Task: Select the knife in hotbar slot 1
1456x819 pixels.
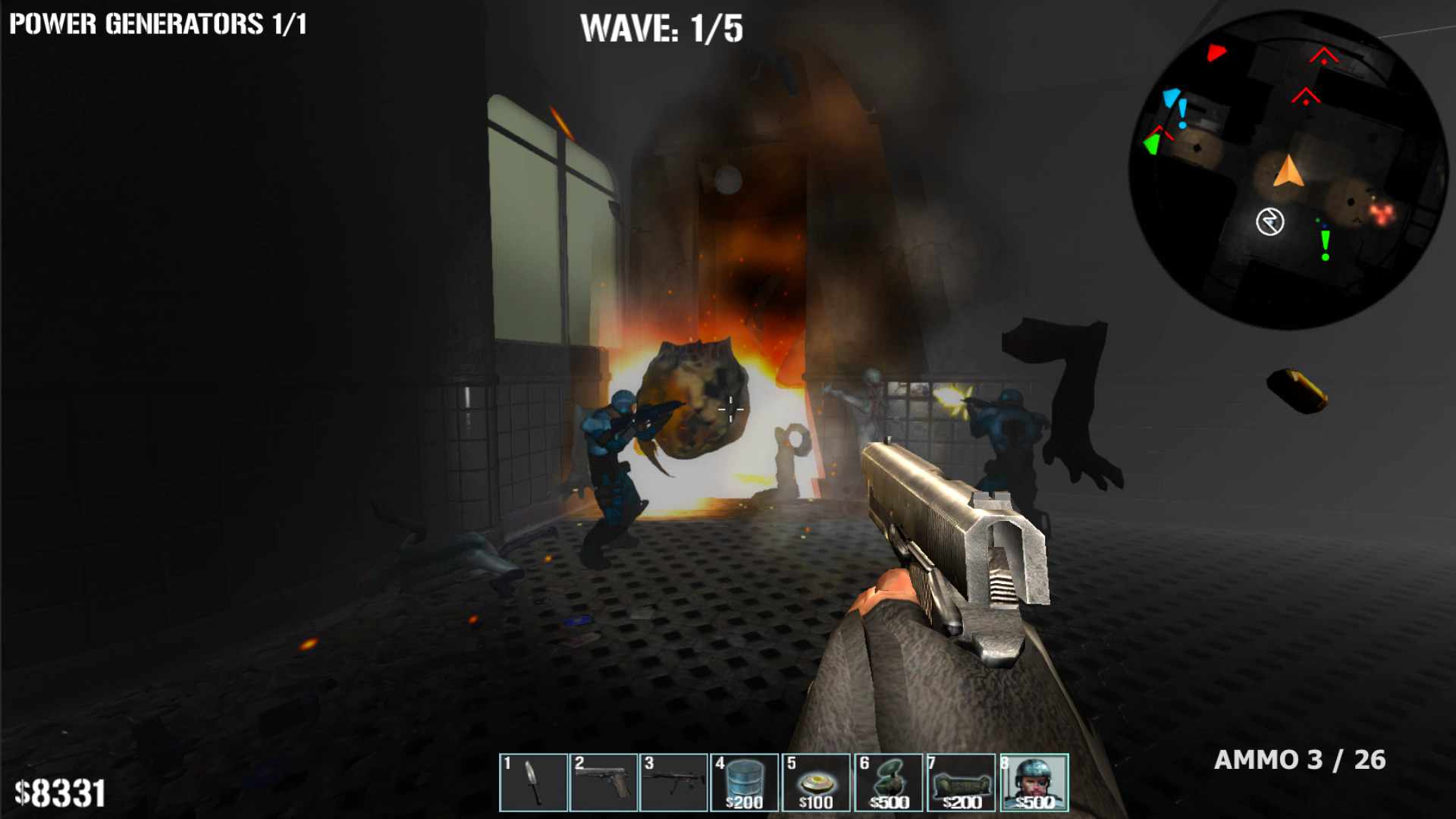Action: pos(533,783)
